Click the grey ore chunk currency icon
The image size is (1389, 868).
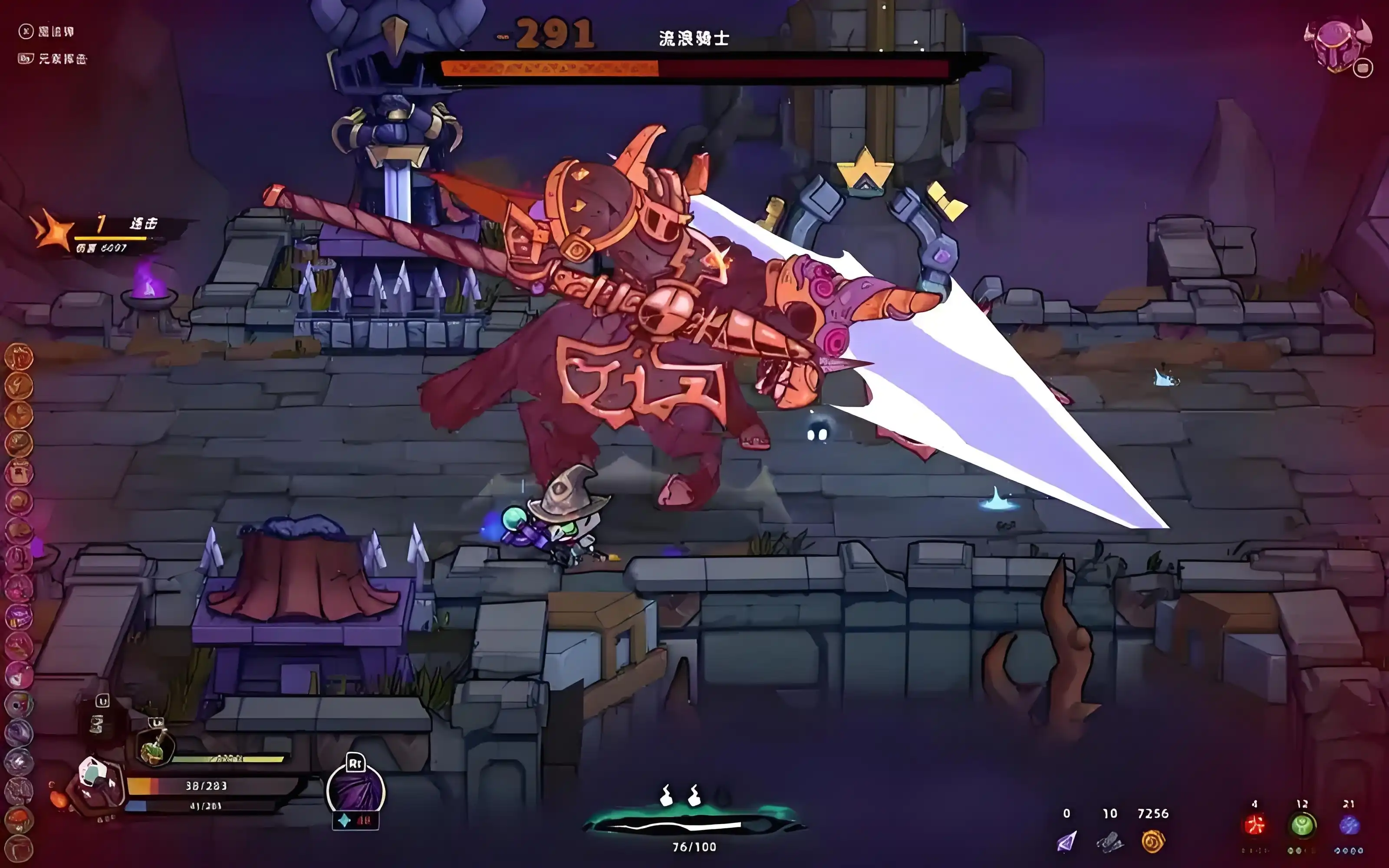pyautogui.click(x=1109, y=842)
